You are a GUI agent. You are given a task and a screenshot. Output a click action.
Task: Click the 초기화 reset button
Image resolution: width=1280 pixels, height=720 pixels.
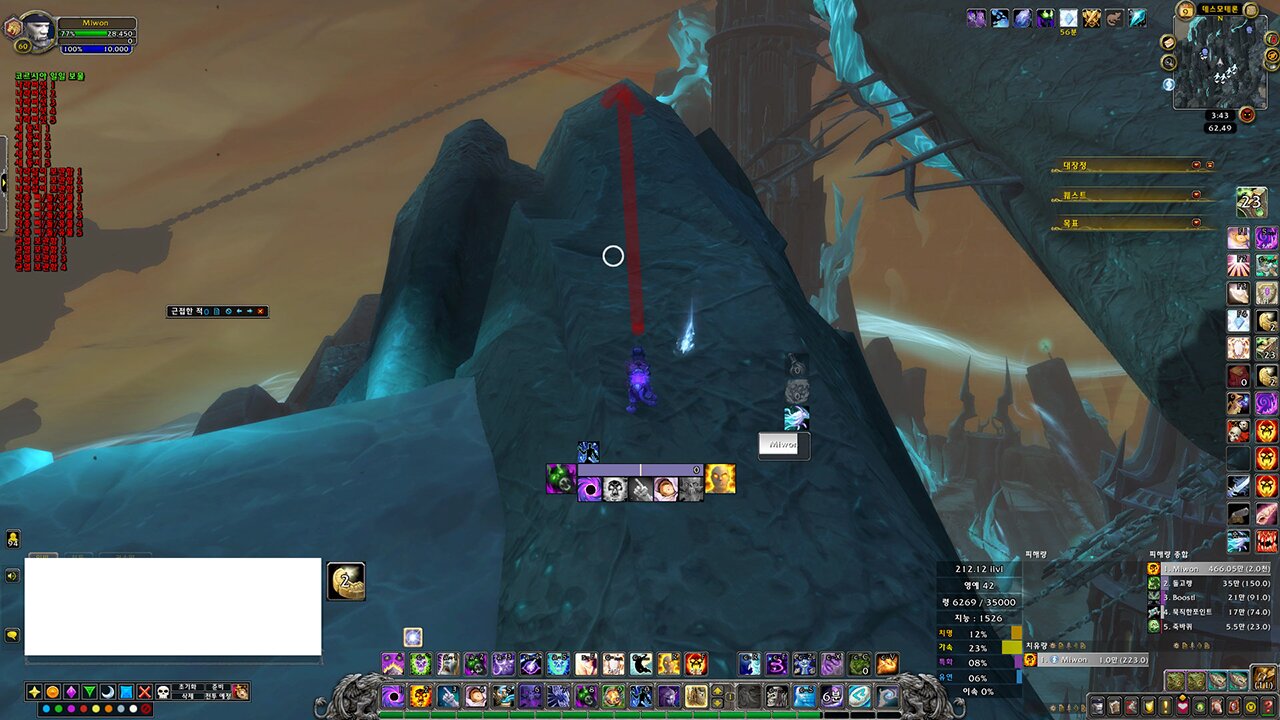click(x=188, y=687)
